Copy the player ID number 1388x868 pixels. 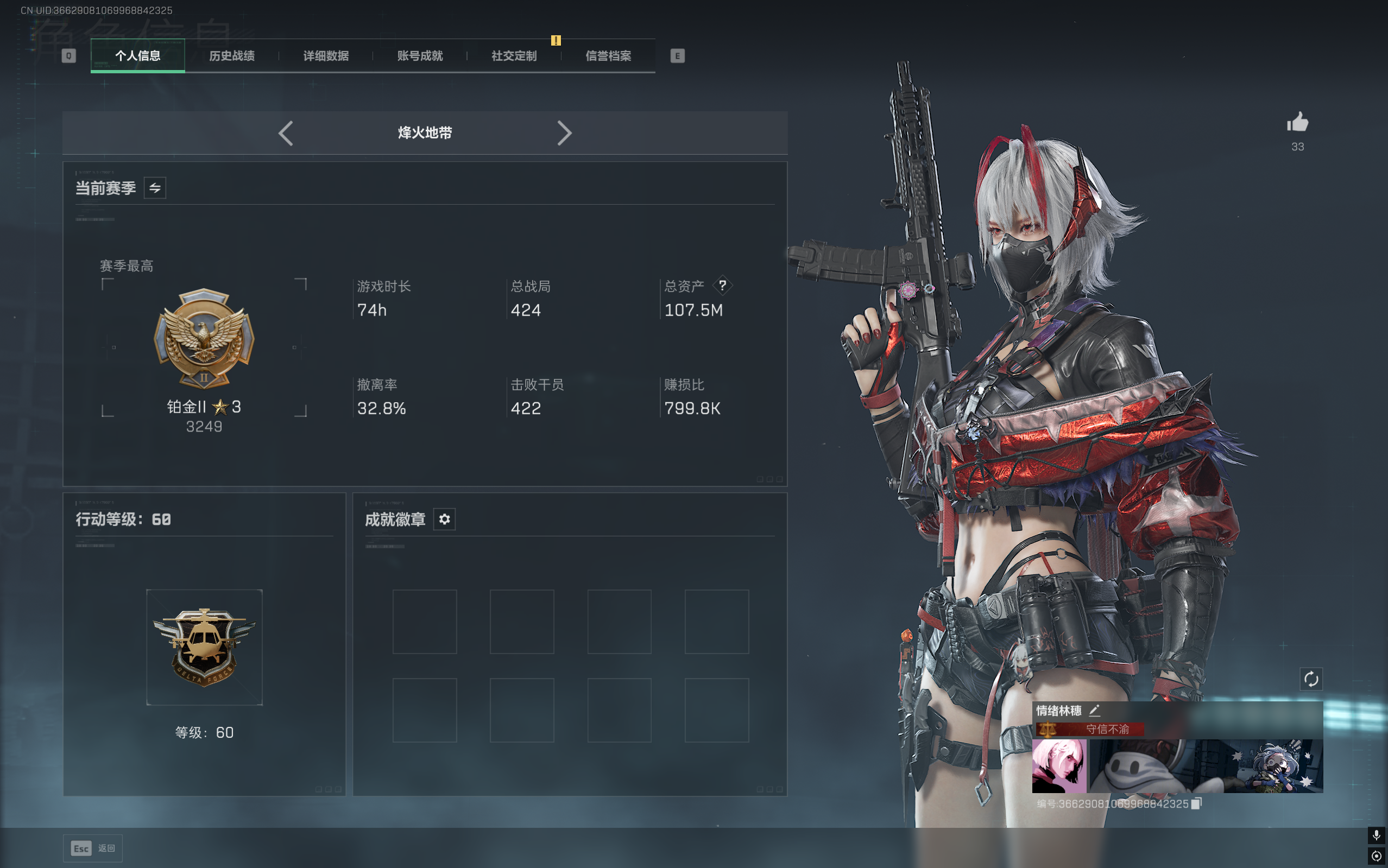(1196, 804)
